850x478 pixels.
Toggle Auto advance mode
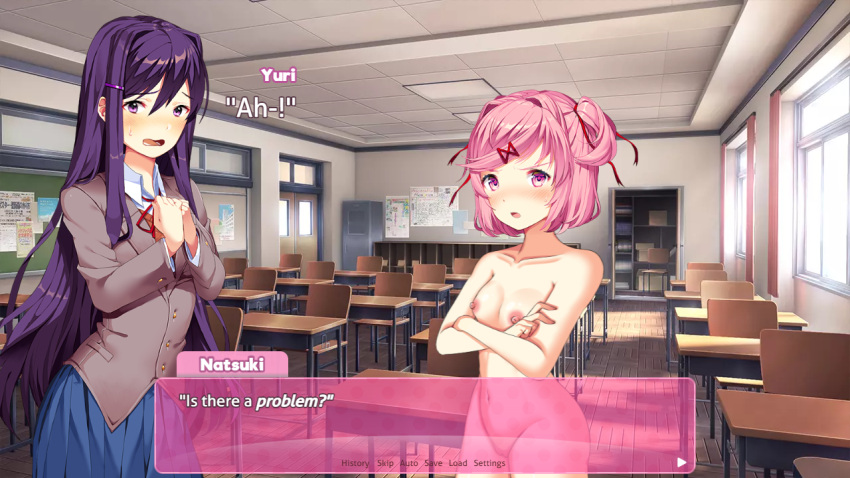point(409,463)
